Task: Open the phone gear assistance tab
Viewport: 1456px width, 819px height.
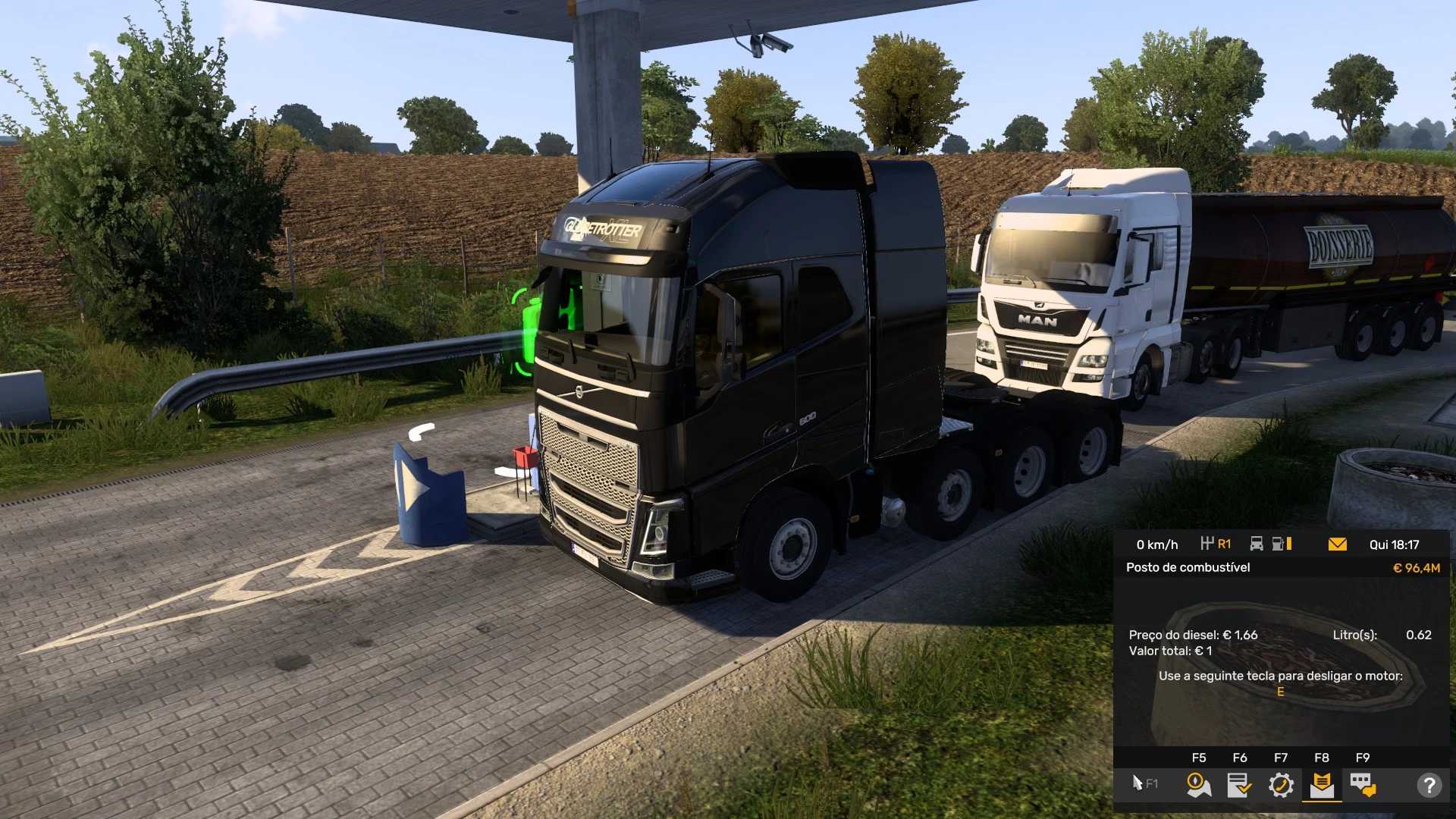Action: [1281, 784]
